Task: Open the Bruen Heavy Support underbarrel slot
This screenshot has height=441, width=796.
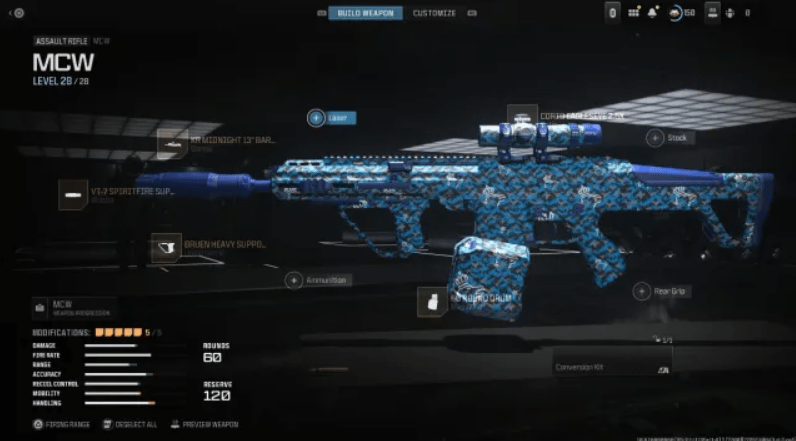Action: tap(166, 247)
